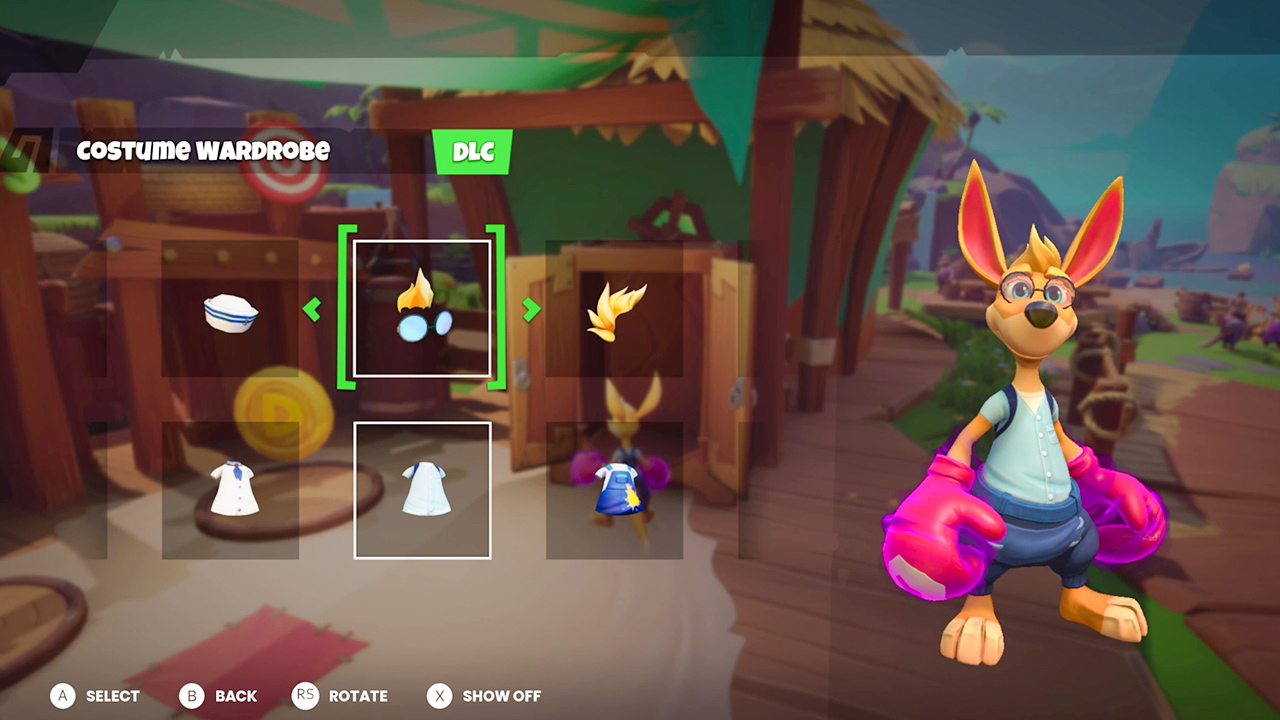
Task: Click the kangaroo character preview model
Action: click(x=1020, y=420)
